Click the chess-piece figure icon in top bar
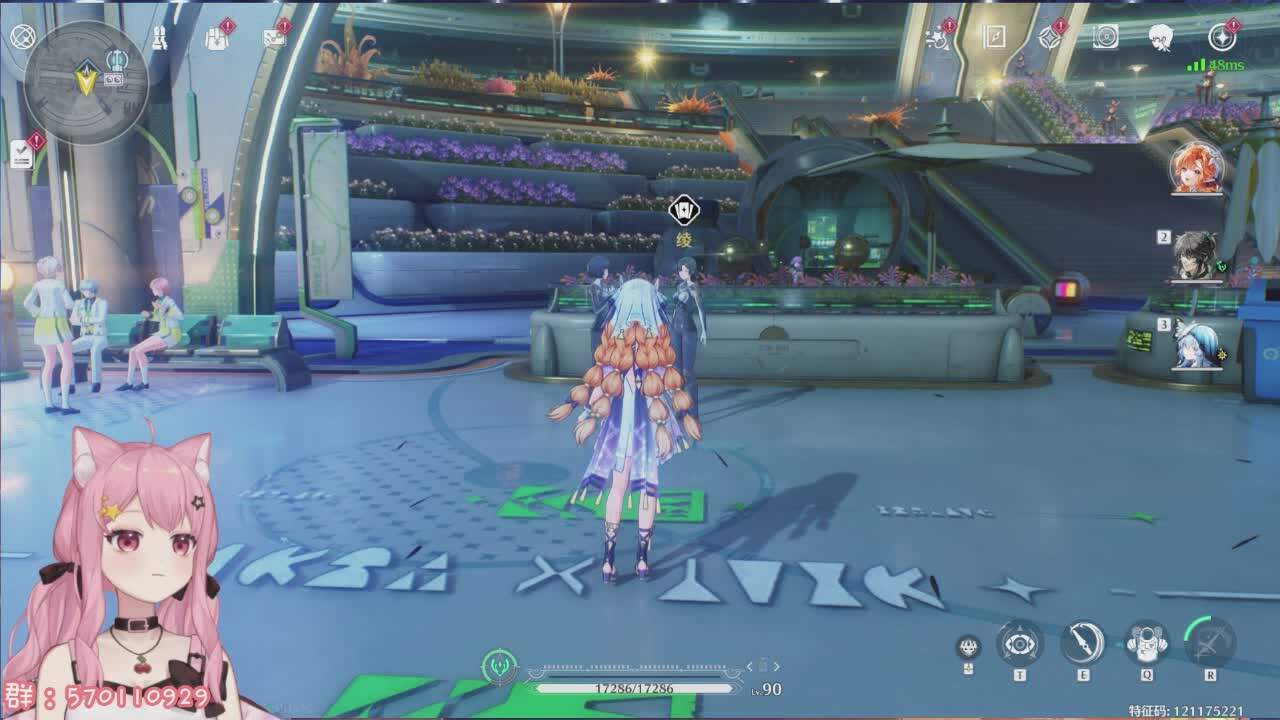The image size is (1280, 720). tap(160, 37)
